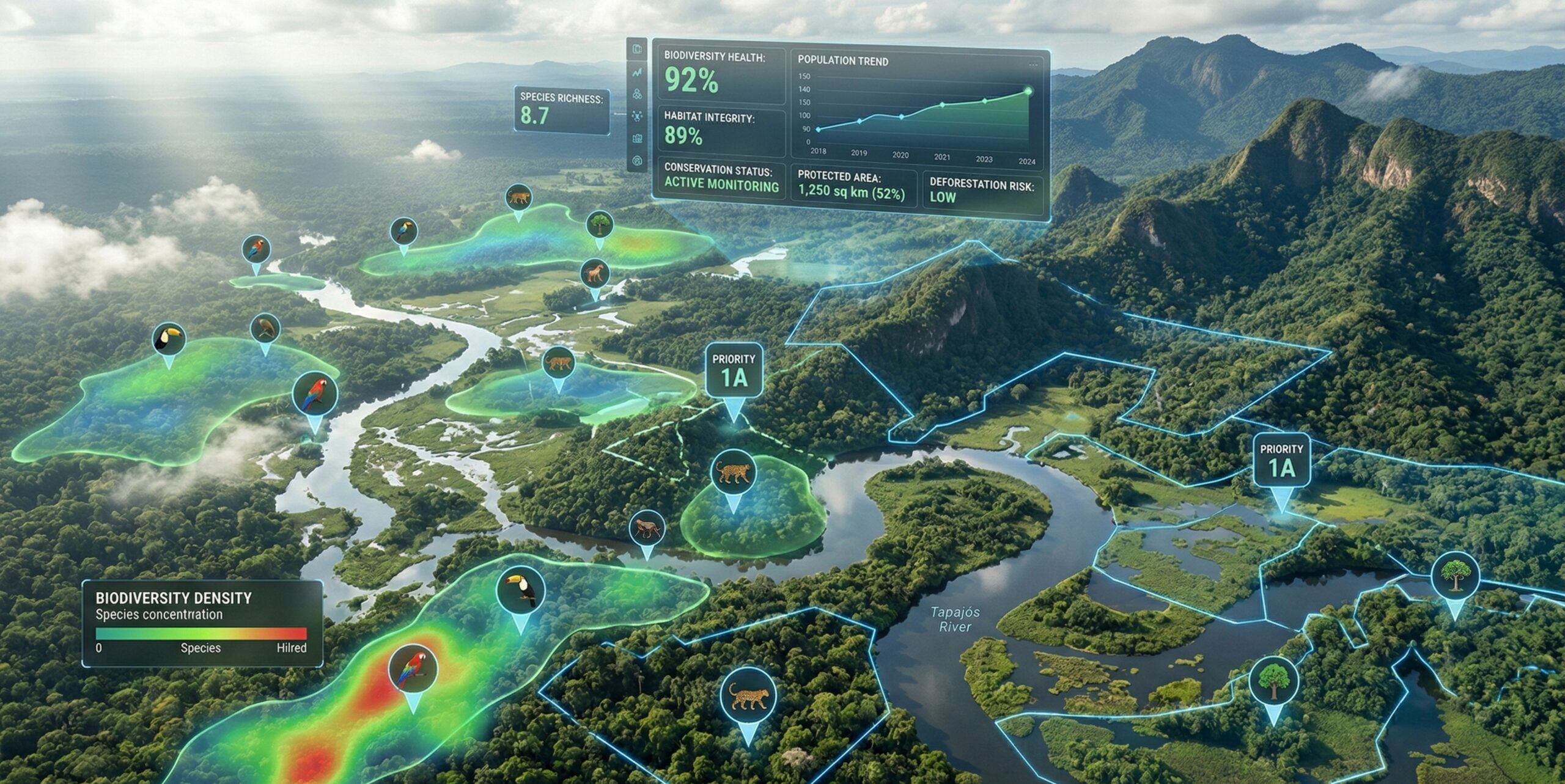Image resolution: width=1565 pixels, height=784 pixels.
Task: Select the scarlet macaw marker on the red hotspot
Action: click(x=413, y=669)
